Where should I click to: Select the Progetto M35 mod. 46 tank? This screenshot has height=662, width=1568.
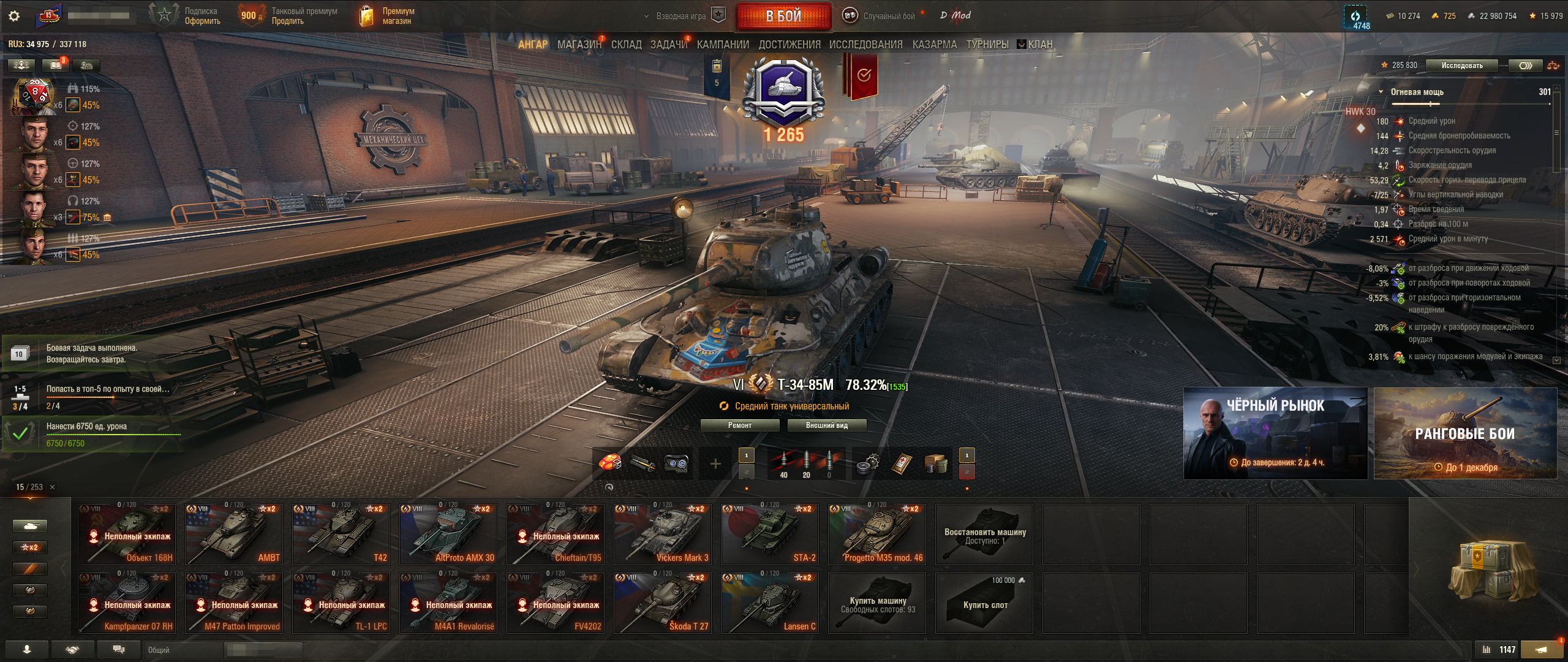pyautogui.click(x=877, y=535)
